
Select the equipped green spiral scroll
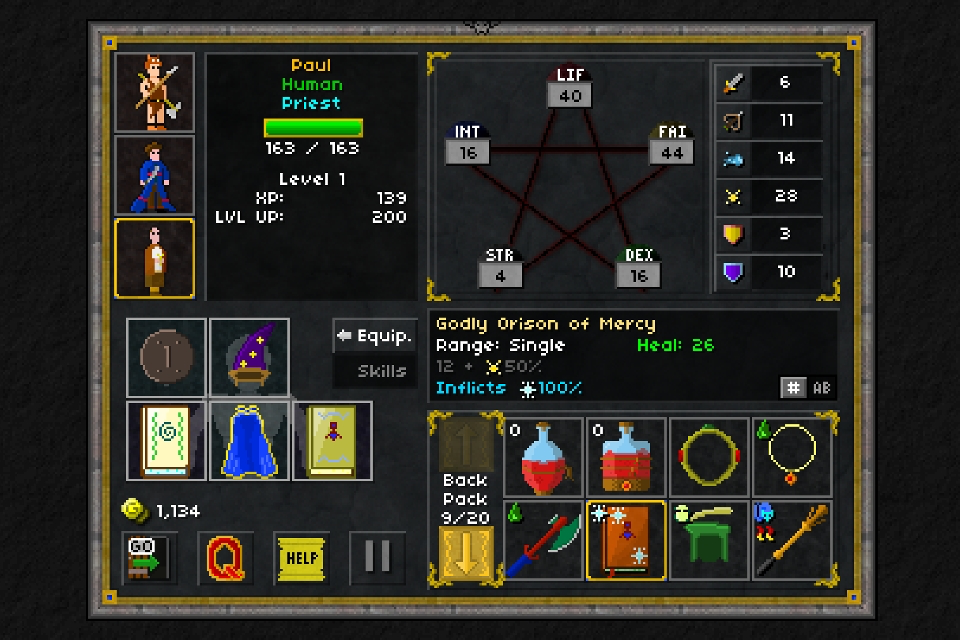click(166, 440)
